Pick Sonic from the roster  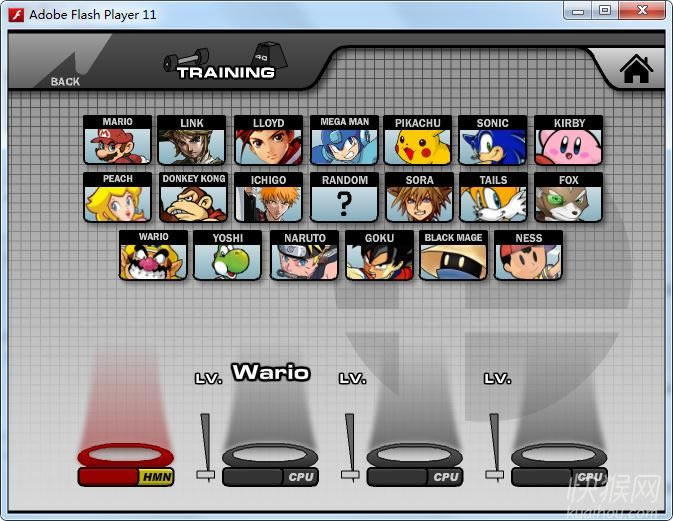pos(492,141)
